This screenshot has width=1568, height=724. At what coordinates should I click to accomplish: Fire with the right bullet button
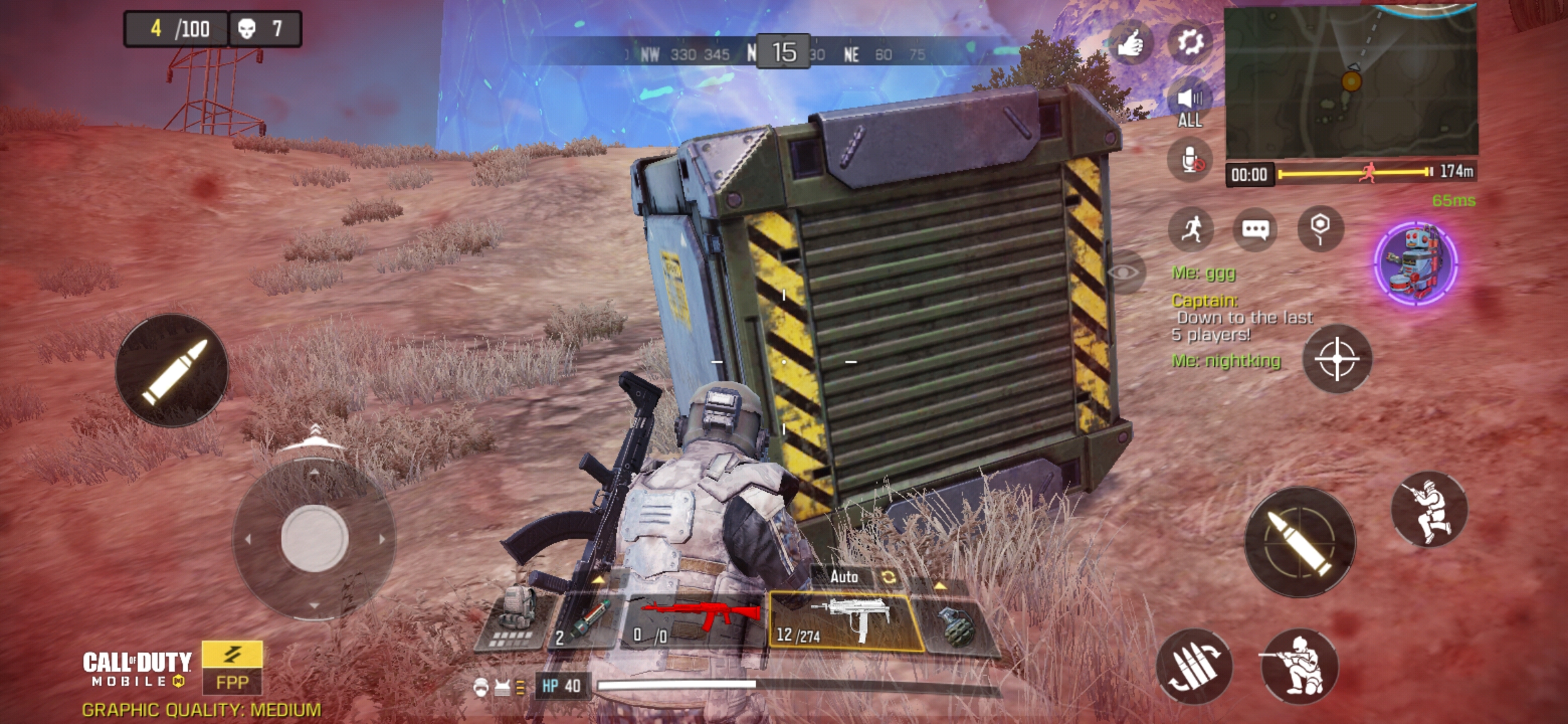coord(1300,542)
